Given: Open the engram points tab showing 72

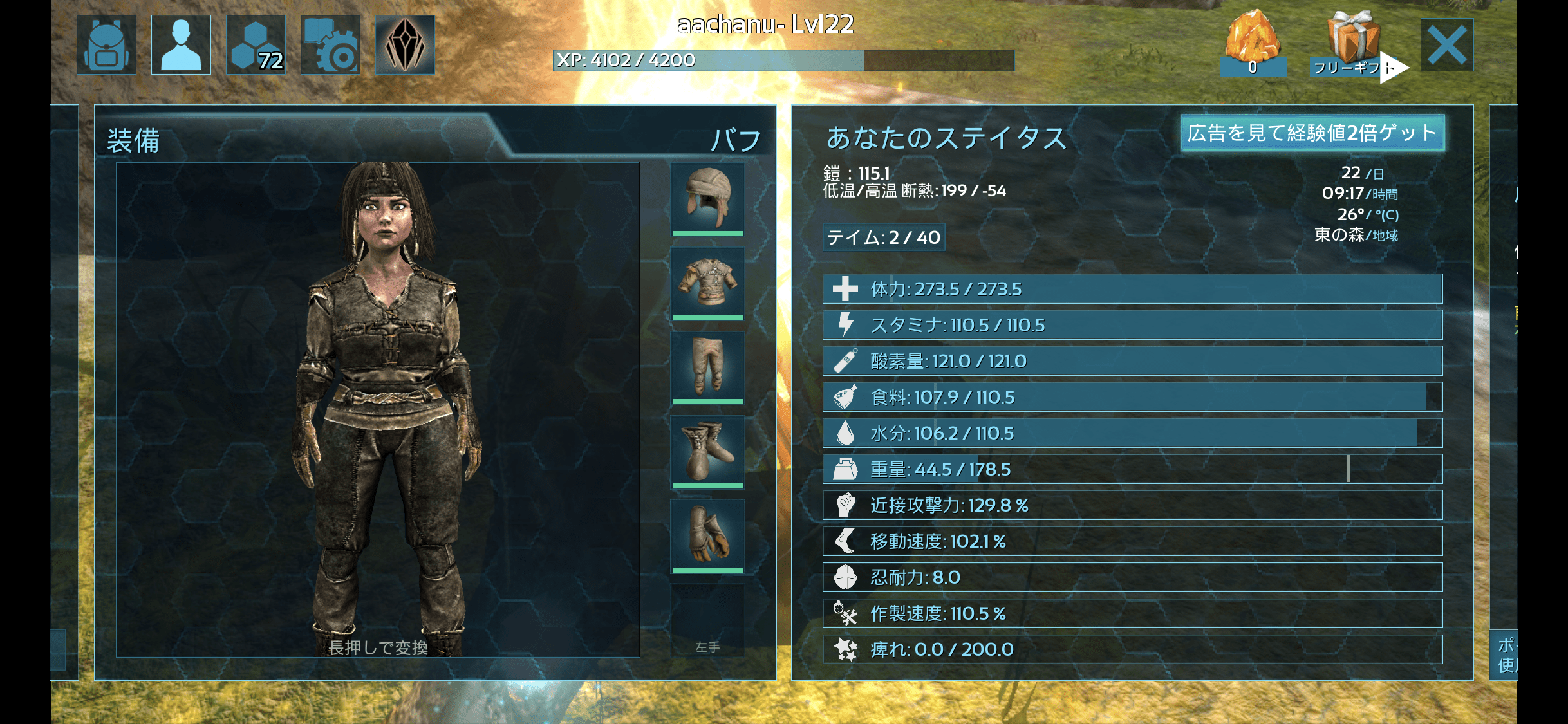Looking at the screenshot, I should [256, 45].
